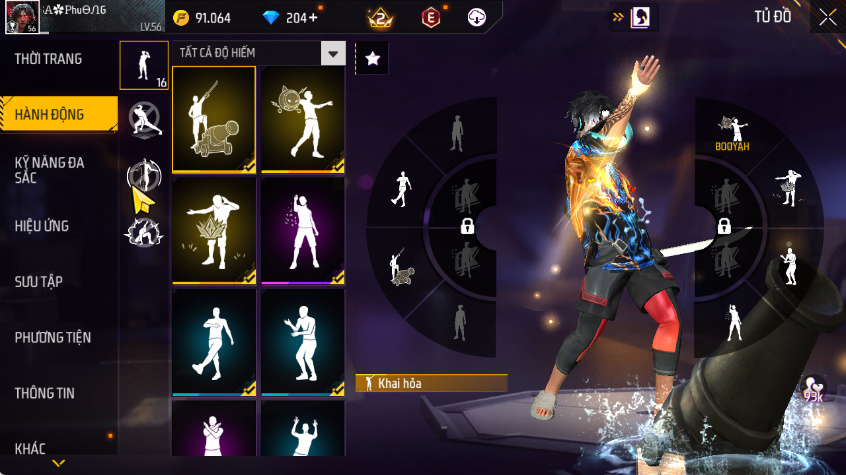Go to the Sưu Tập tab
Screen dimensions: 846x475
(39, 281)
